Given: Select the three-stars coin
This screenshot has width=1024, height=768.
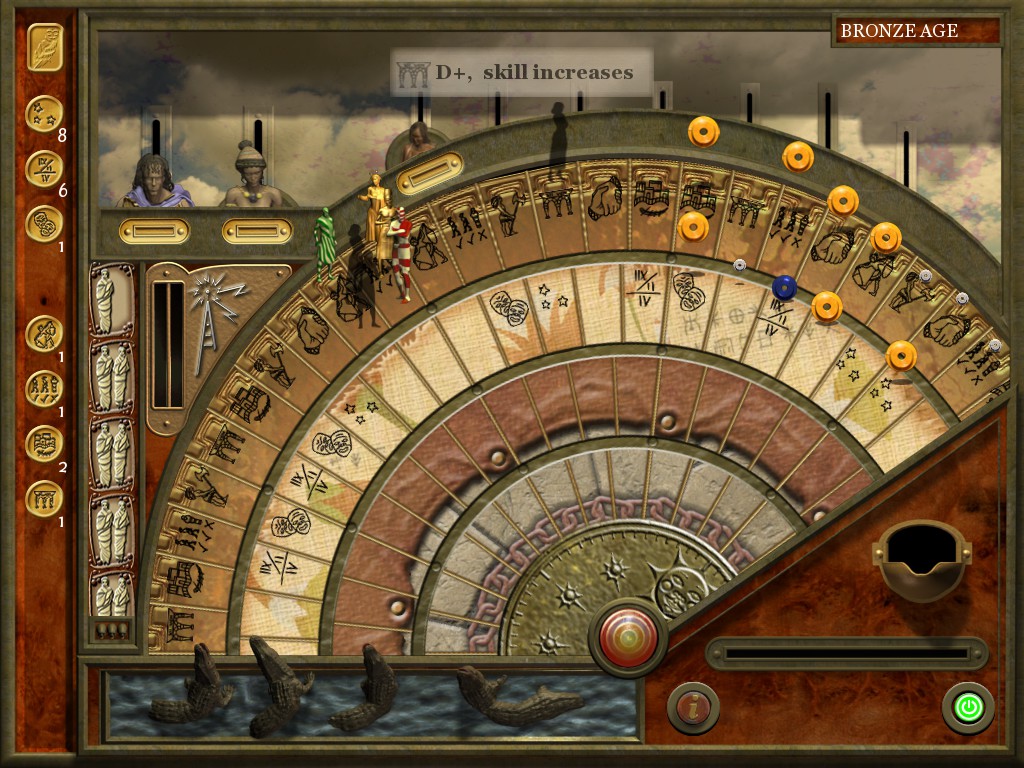Looking at the screenshot, I should tap(44, 114).
